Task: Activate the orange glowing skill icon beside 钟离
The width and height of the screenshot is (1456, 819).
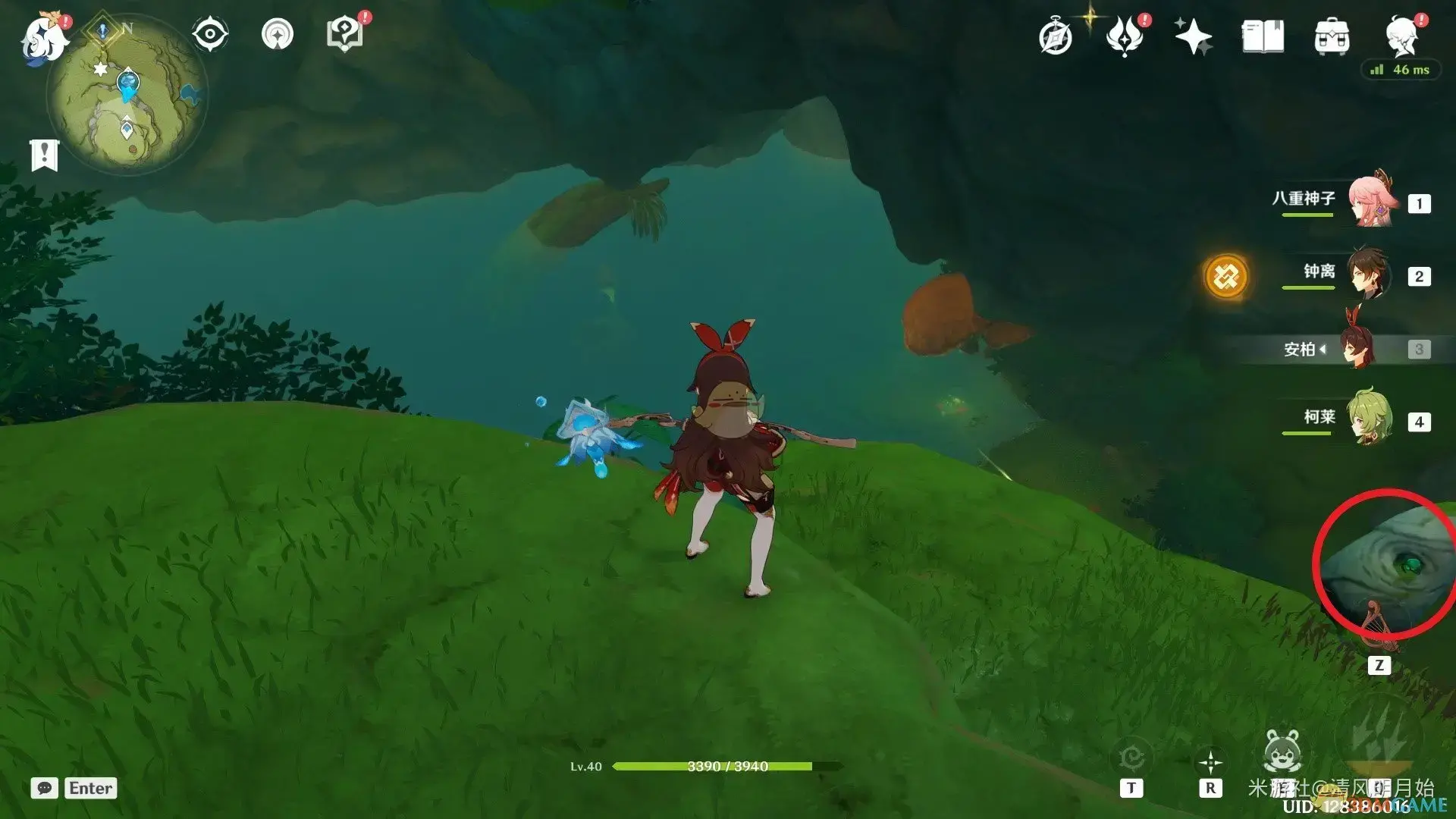Action: [x=1225, y=276]
